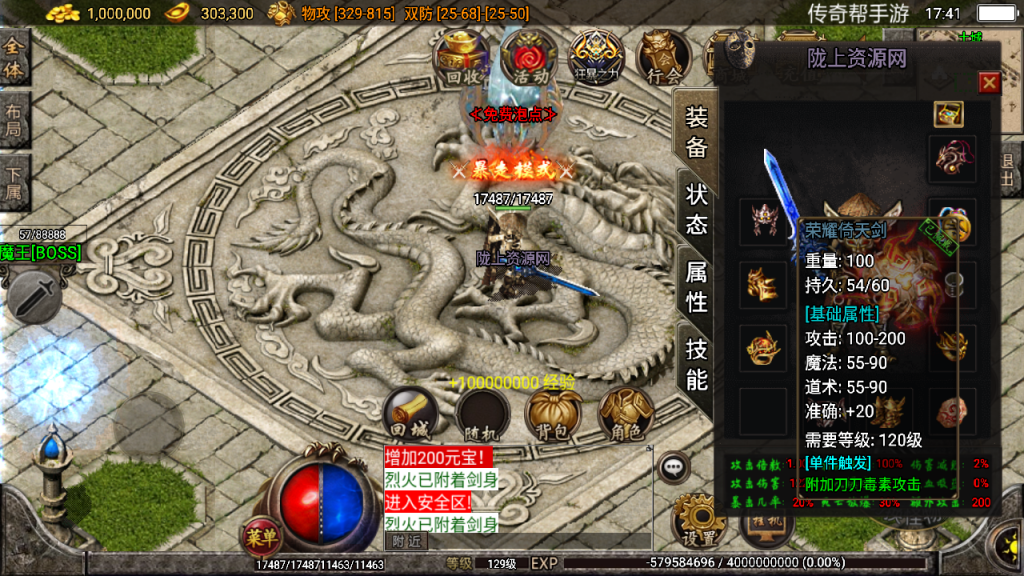Screen dimensions: 1024x576
Task: Open the 状态 status tab
Action: point(696,209)
